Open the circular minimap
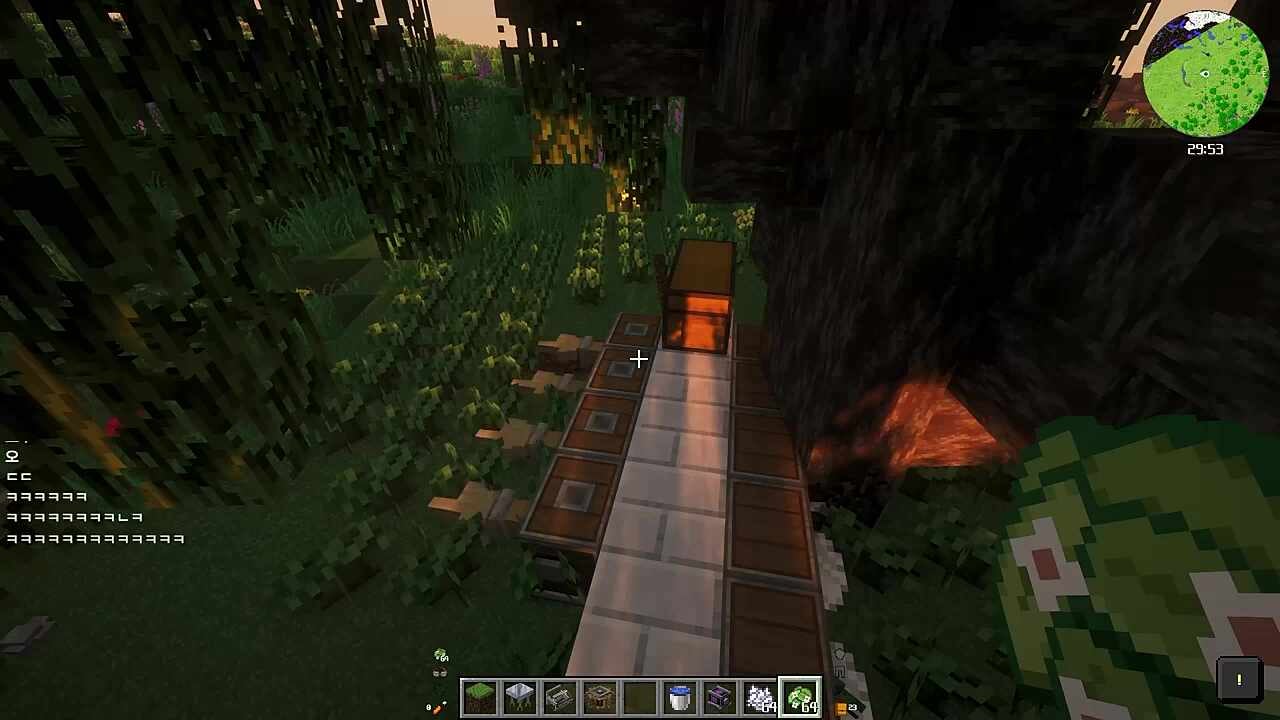Viewport: 1280px width, 720px height. coord(1205,74)
